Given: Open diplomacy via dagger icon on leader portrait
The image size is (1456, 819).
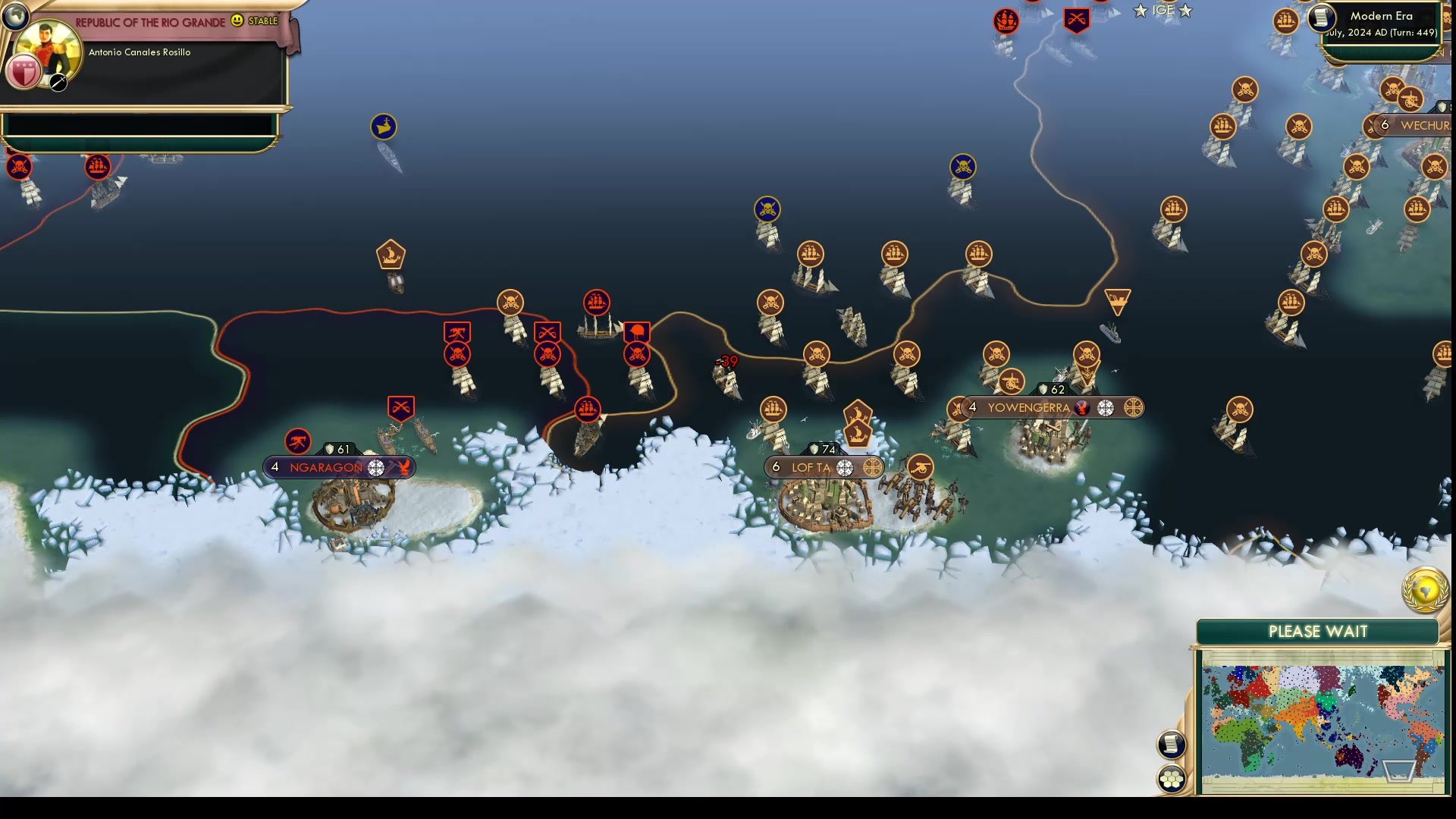Looking at the screenshot, I should pos(57,83).
